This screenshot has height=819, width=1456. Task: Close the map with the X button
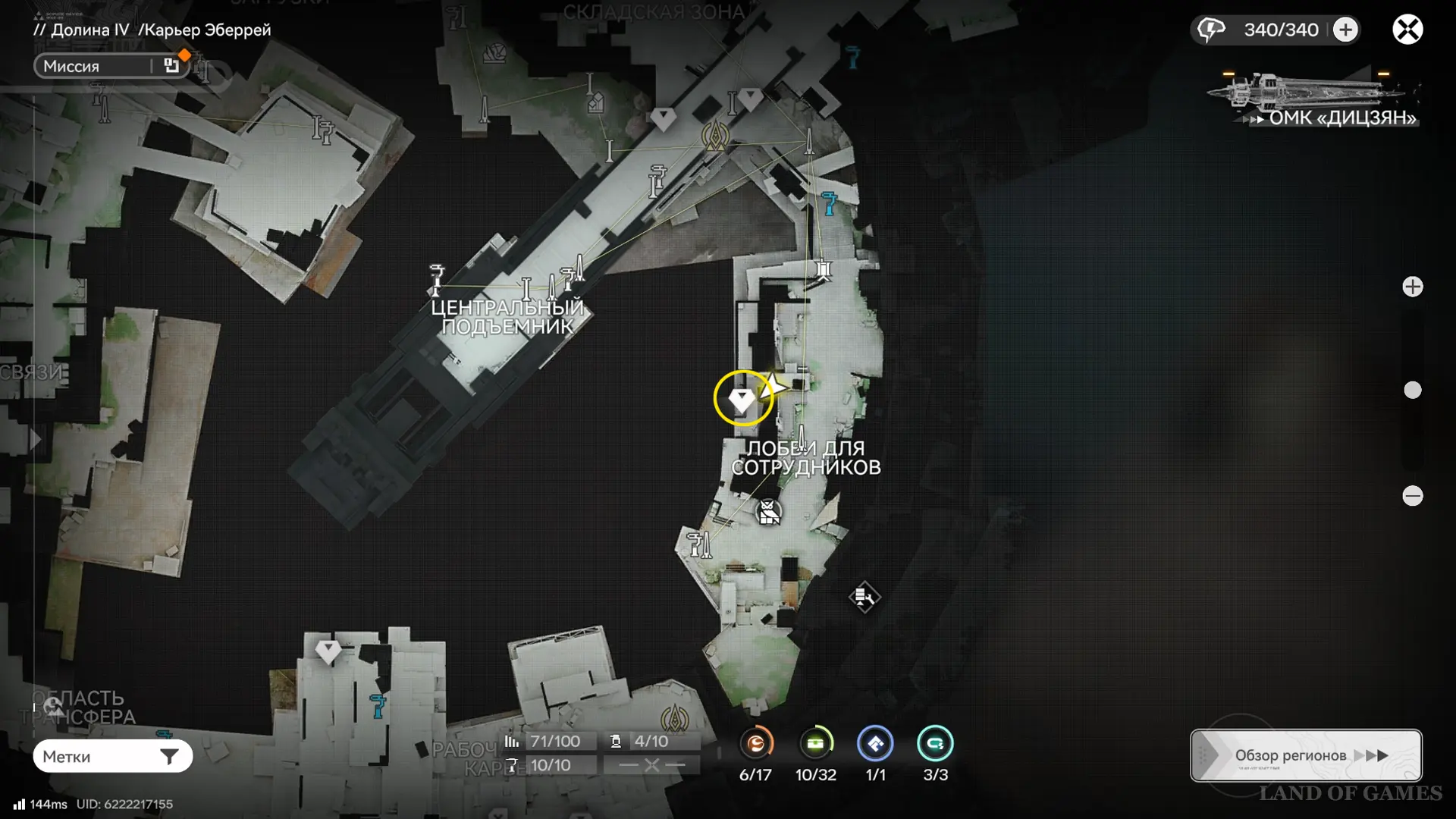[x=1407, y=30]
